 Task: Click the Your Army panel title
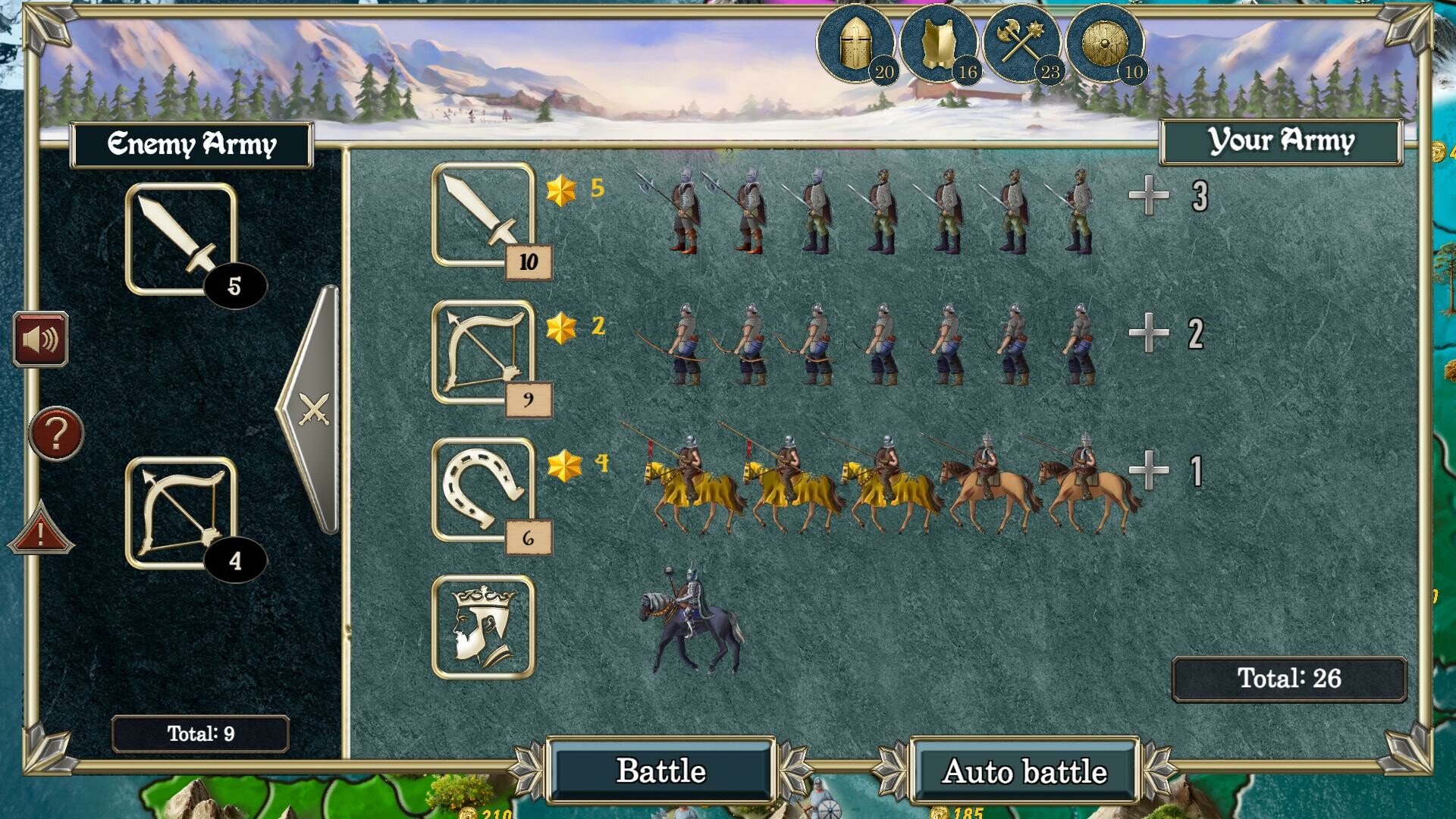(x=1282, y=140)
